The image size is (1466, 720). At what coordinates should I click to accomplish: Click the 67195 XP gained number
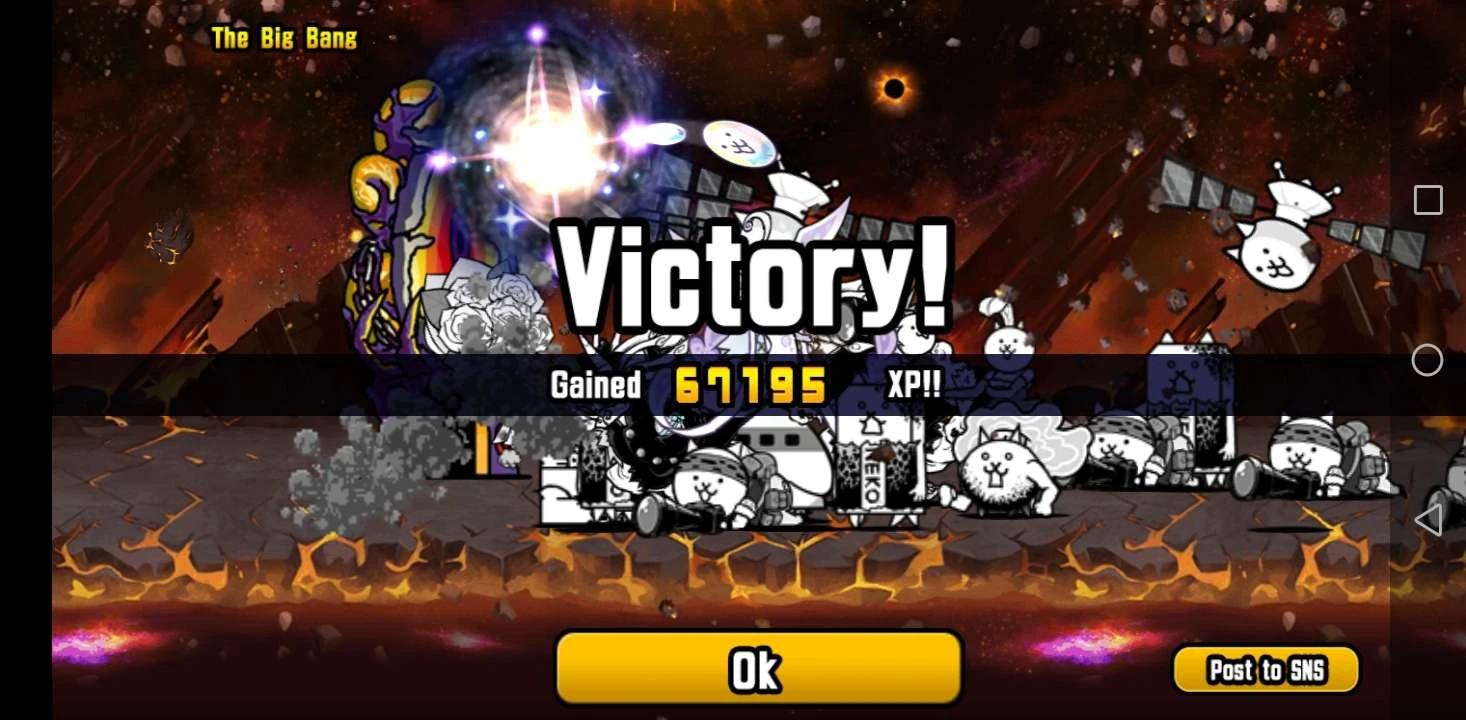pos(748,383)
